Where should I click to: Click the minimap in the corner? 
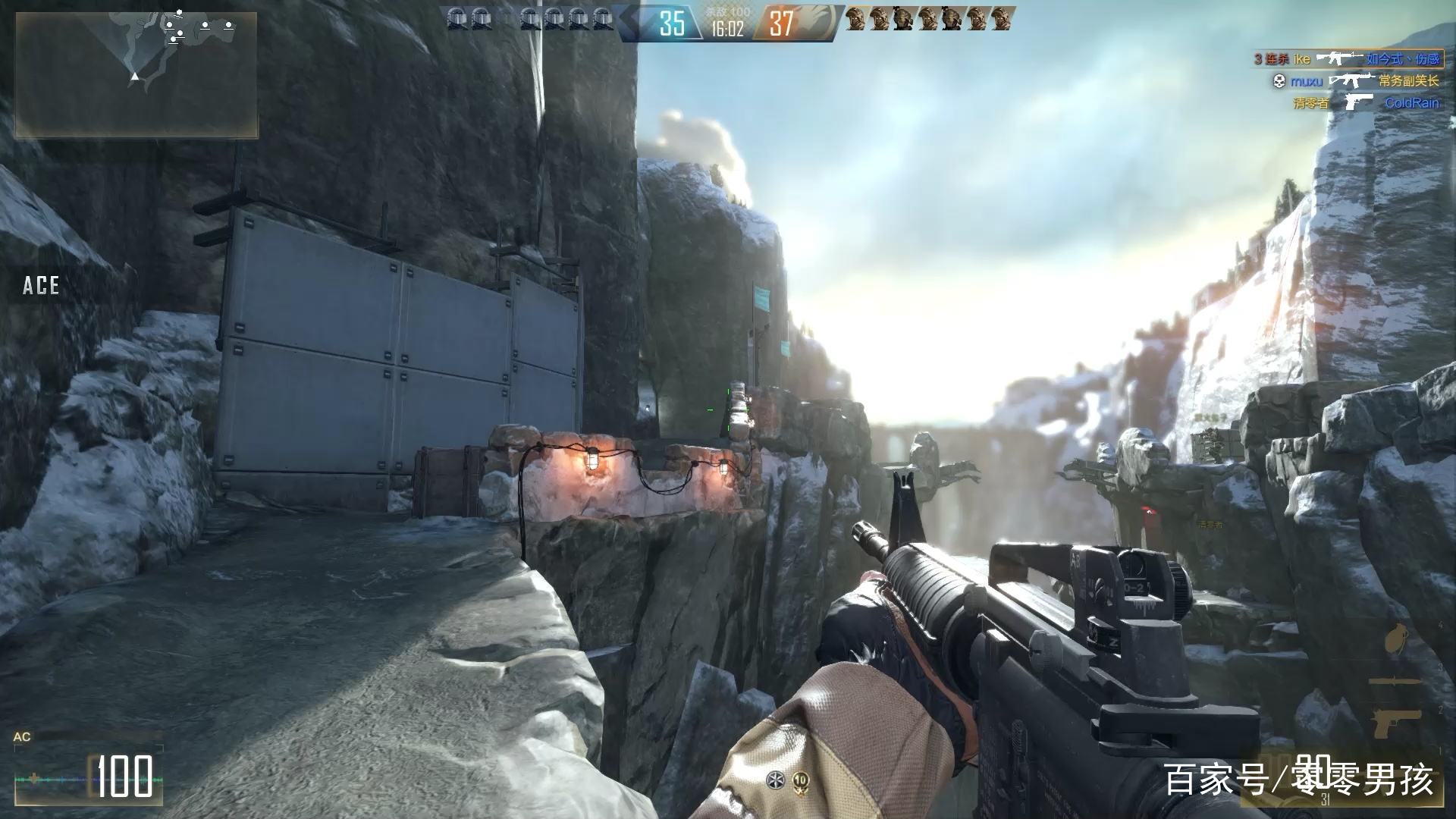[x=136, y=74]
